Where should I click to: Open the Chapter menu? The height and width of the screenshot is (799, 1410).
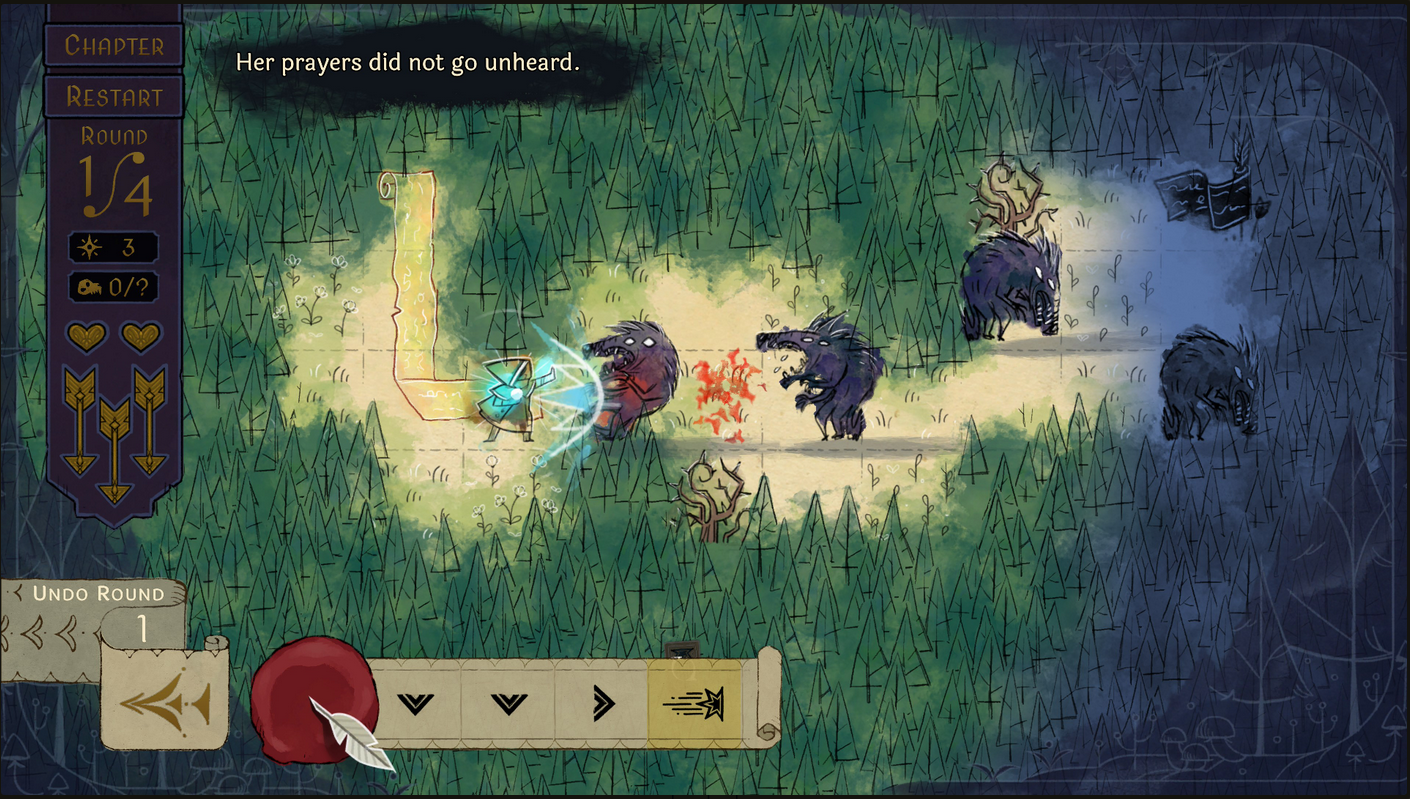click(113, 46)
